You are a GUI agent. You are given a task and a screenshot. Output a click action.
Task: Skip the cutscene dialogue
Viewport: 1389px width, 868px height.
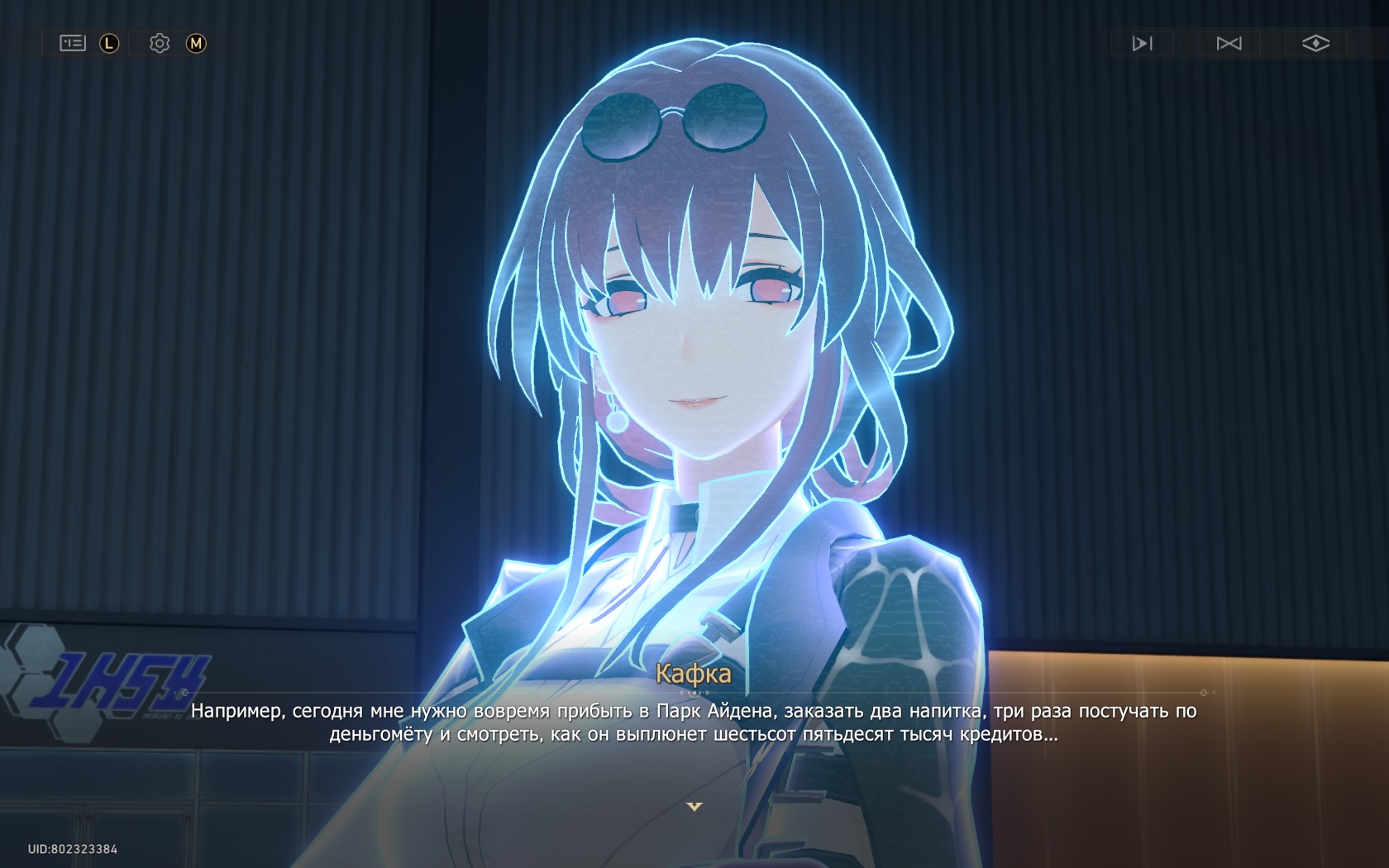(1229, 43)
